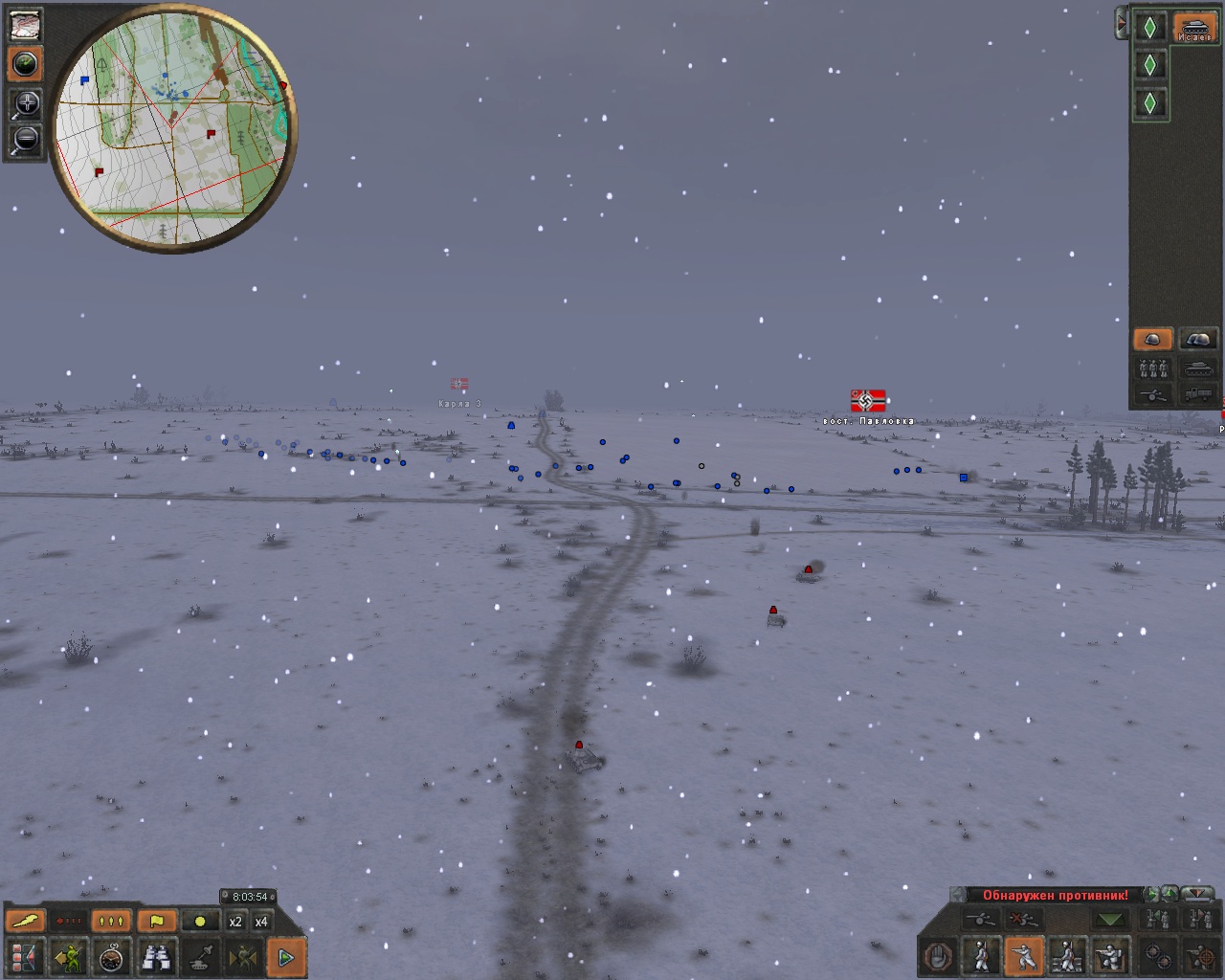Click the stopwatch icon button
1225x980 pixels.
click(x=113, y=956)
